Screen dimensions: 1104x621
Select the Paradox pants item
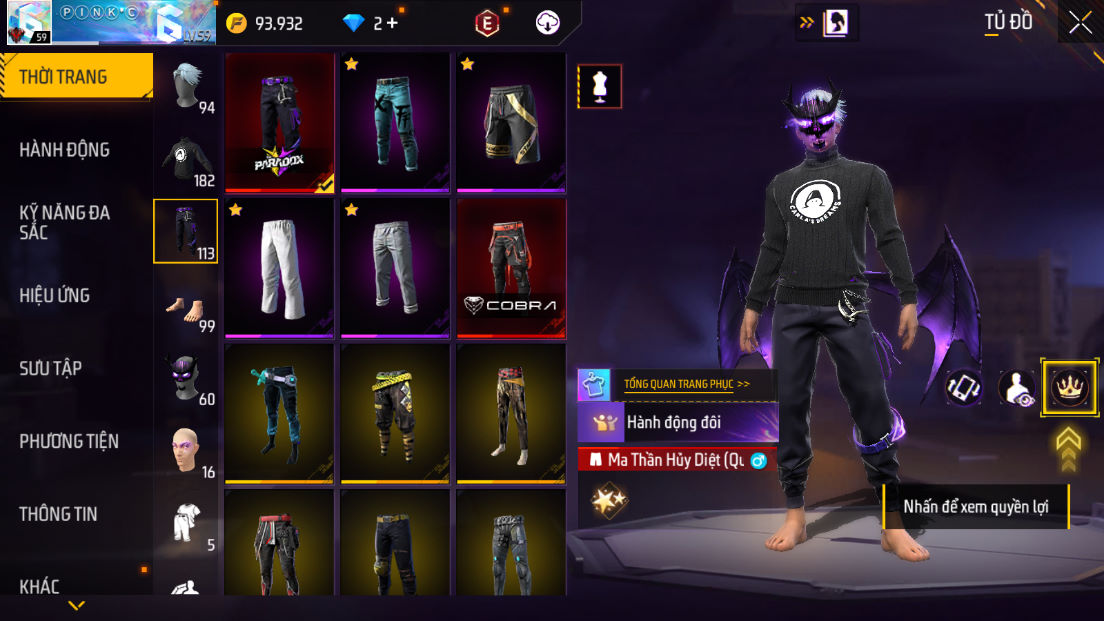click(280, 122)
